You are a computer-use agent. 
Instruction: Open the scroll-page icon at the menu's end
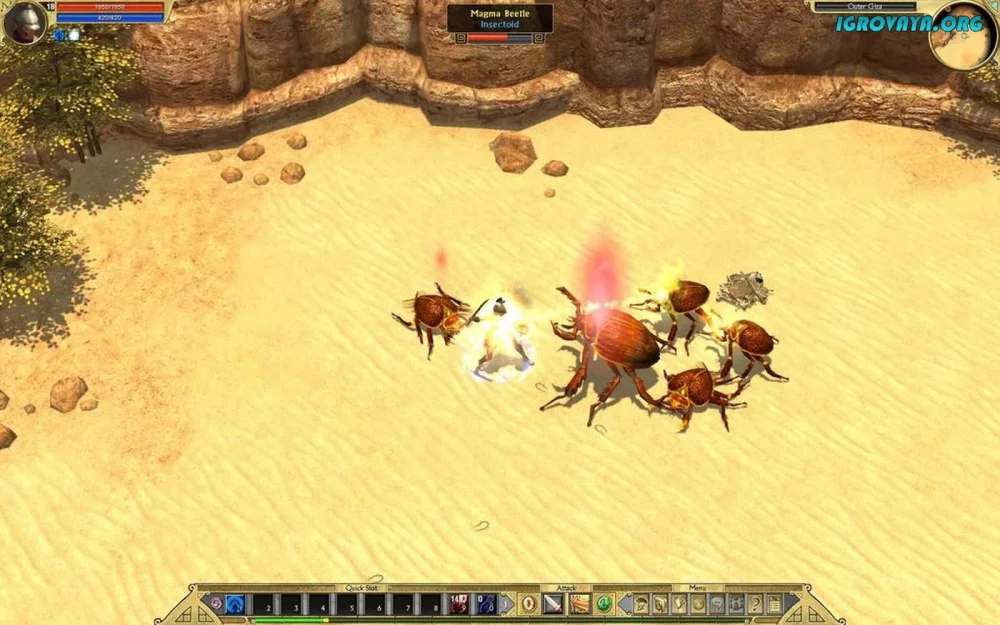tap(775, 603)
